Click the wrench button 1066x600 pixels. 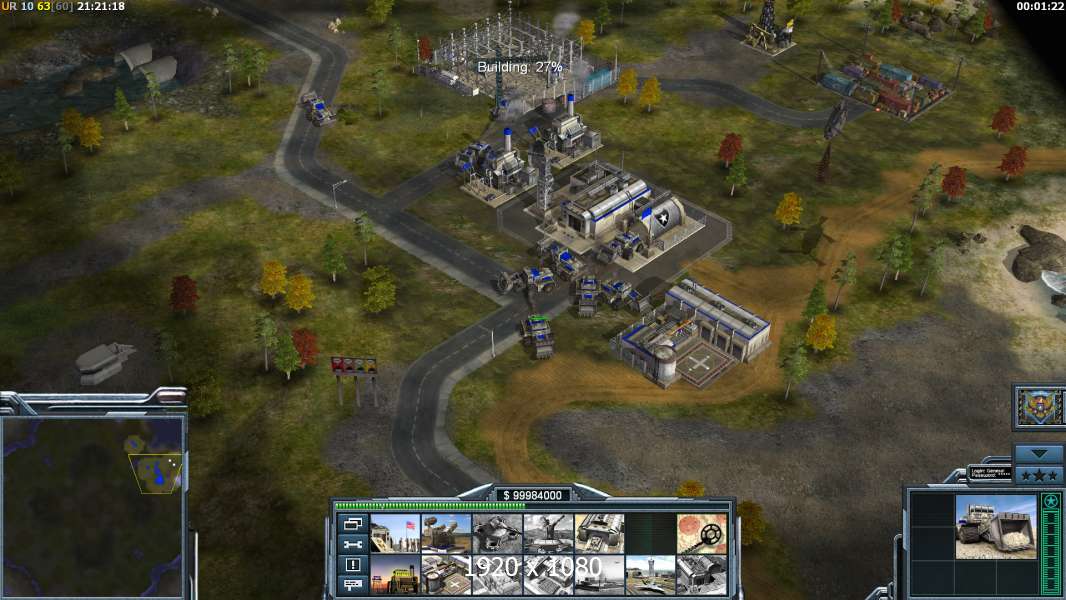pyautogui.click(x=351, y=544)
